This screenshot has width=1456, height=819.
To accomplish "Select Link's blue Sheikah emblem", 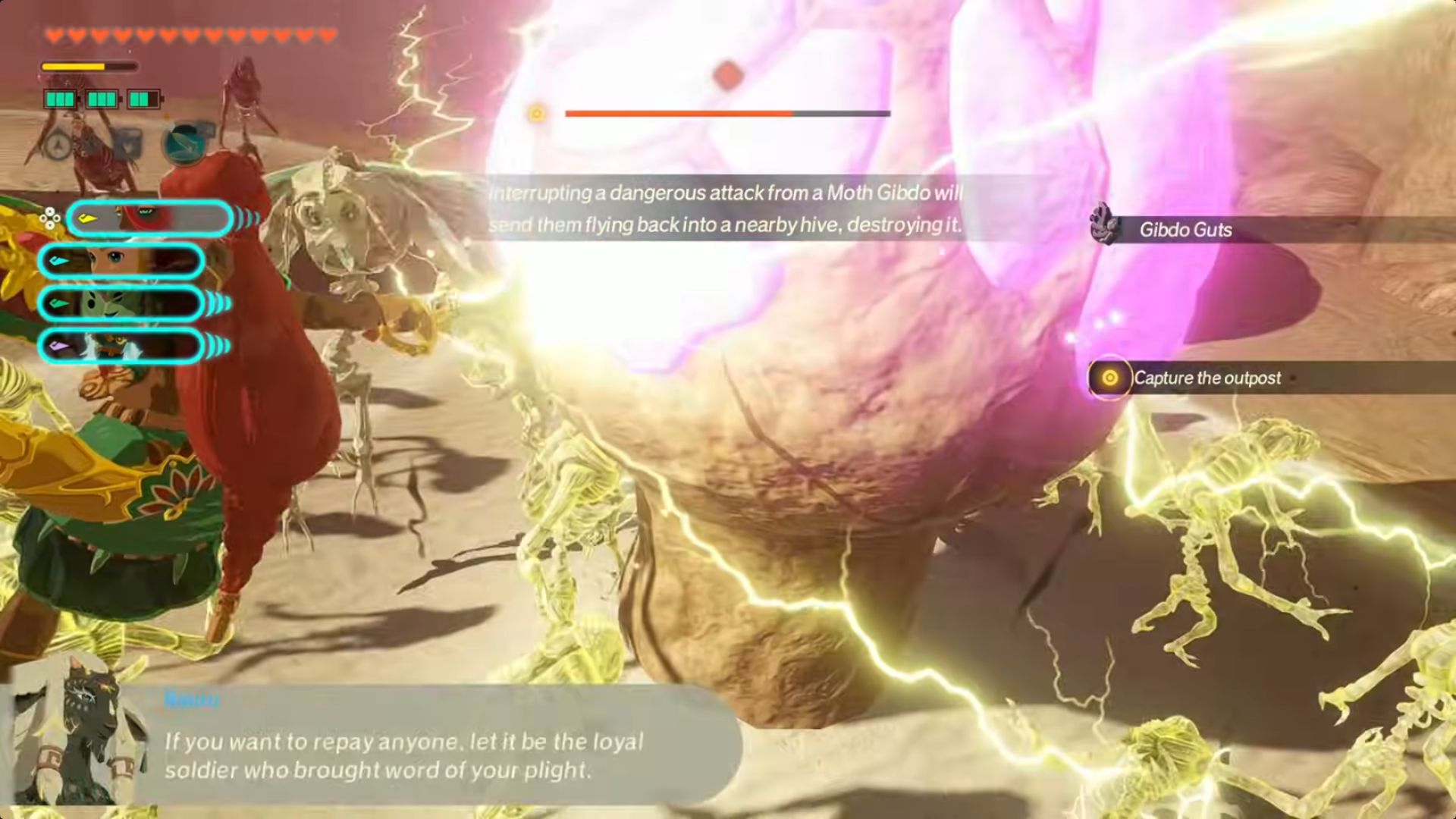I will click(x=58, y=260).
